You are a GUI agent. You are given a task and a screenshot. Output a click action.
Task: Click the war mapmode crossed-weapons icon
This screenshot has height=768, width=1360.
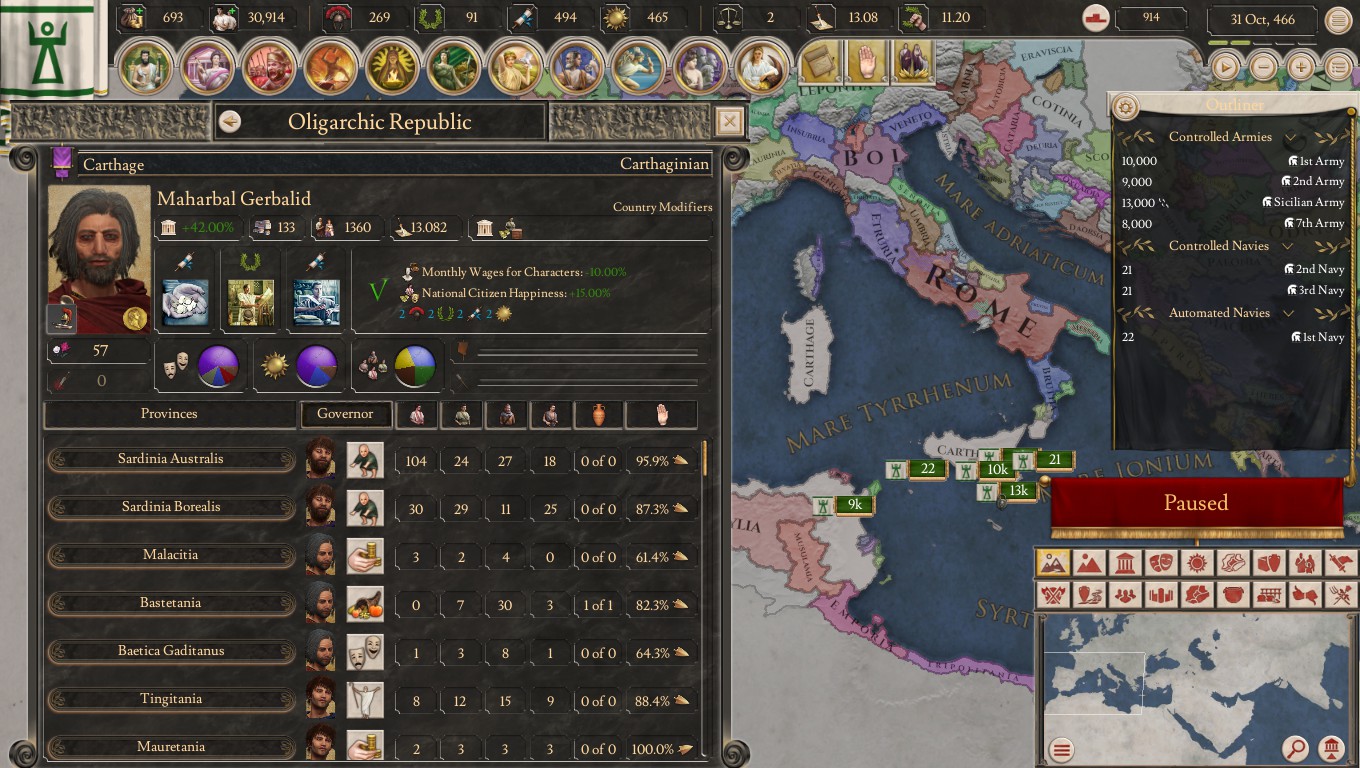click(x=1053, y=595)
